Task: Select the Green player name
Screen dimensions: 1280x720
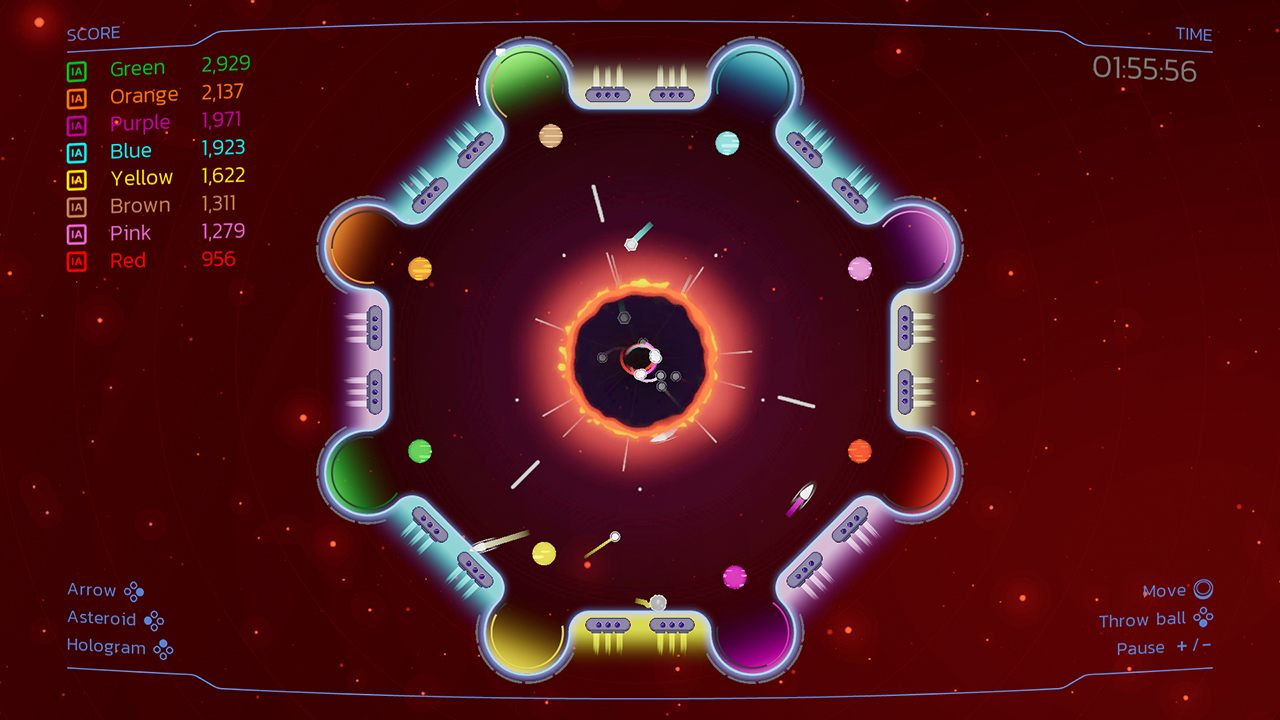Action: click(137, 67)
